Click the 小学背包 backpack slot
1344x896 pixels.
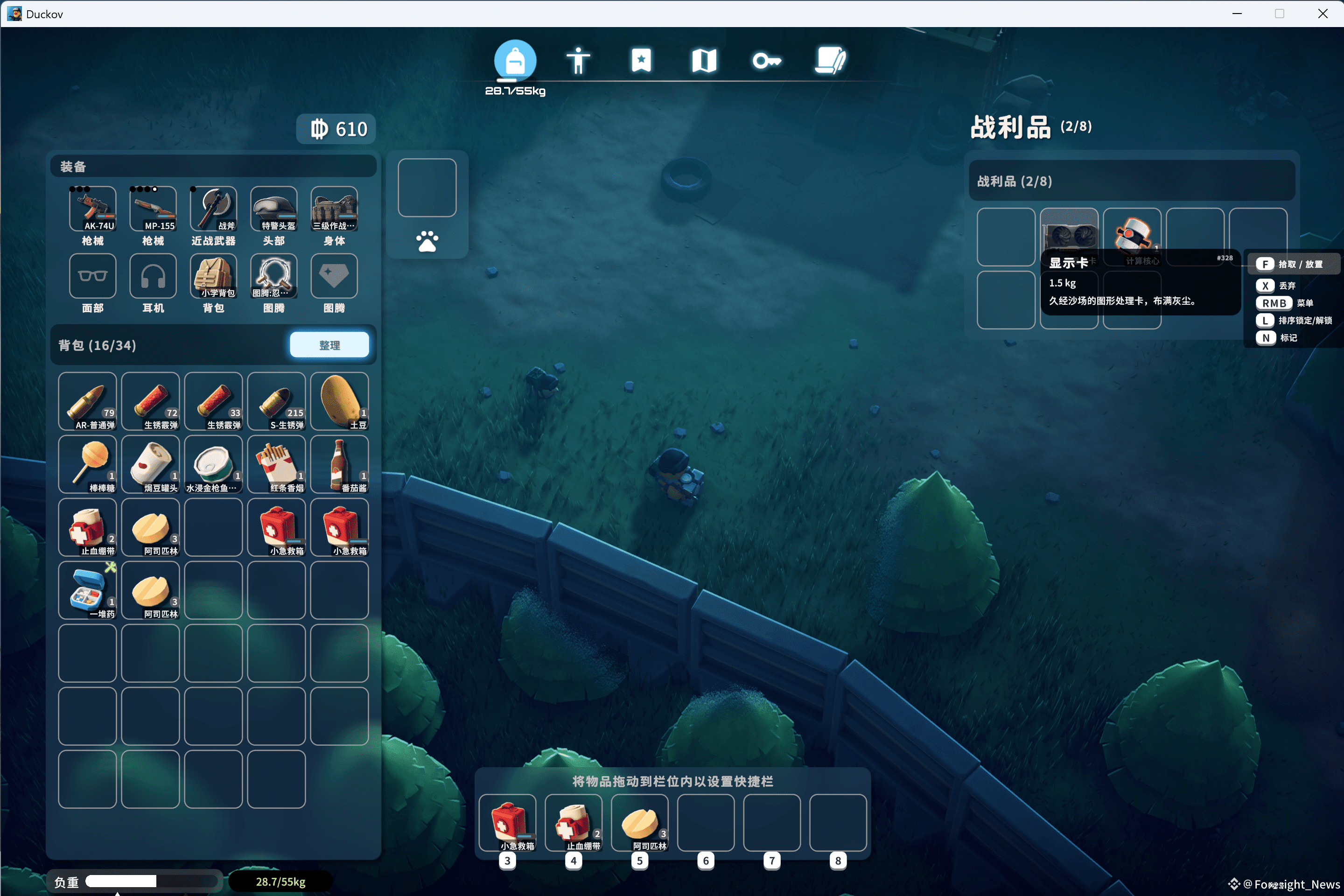(x=213, y=276)
